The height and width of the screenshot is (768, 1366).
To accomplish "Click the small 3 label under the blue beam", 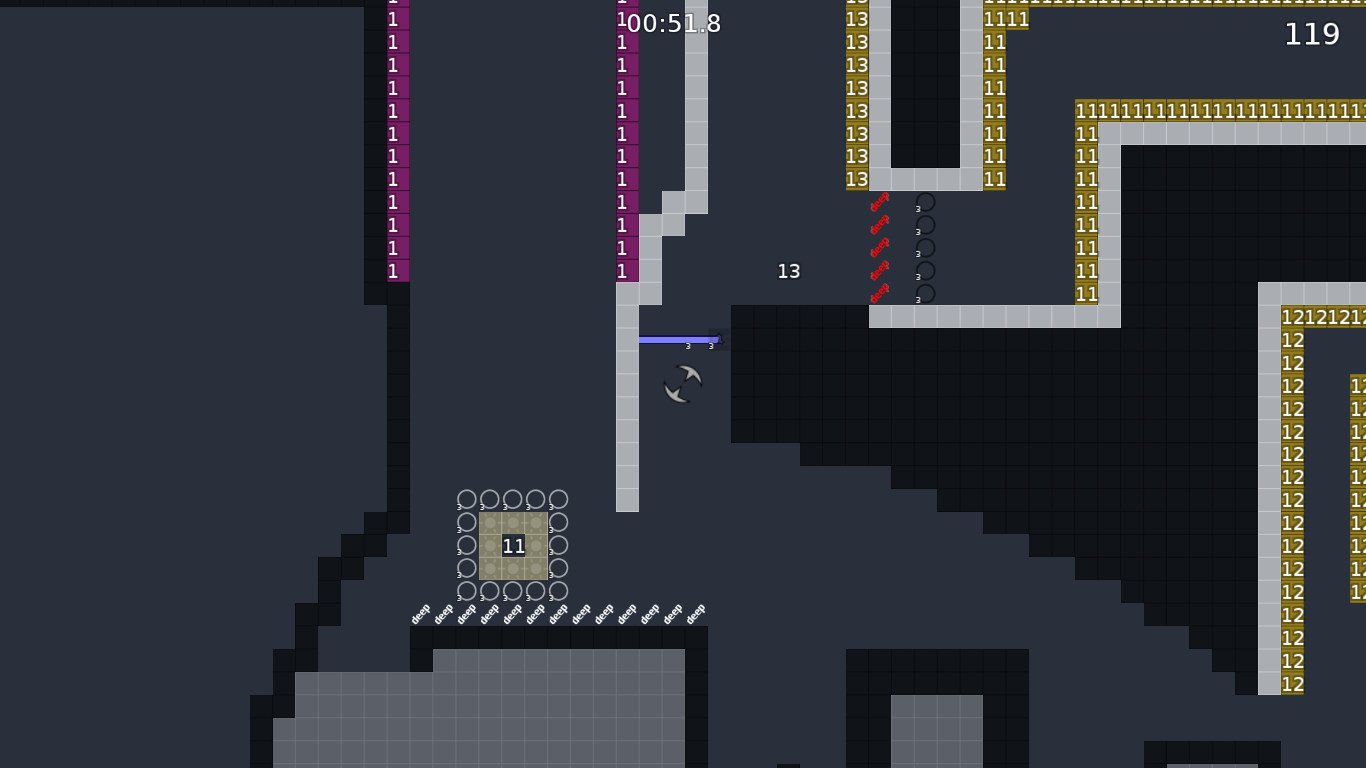I will click(688, 346).
